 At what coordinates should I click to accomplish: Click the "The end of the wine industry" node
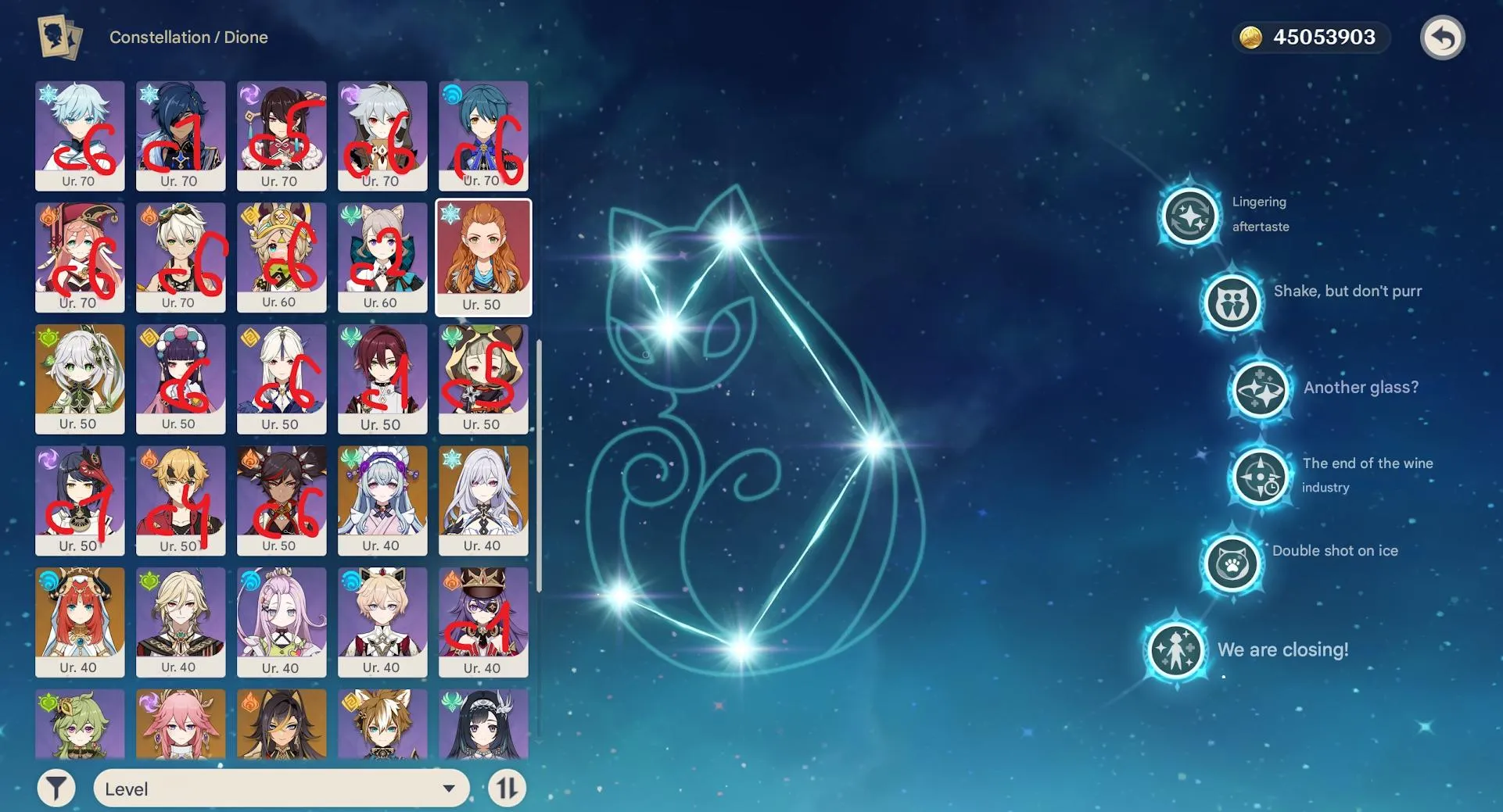click(1260, 476)
